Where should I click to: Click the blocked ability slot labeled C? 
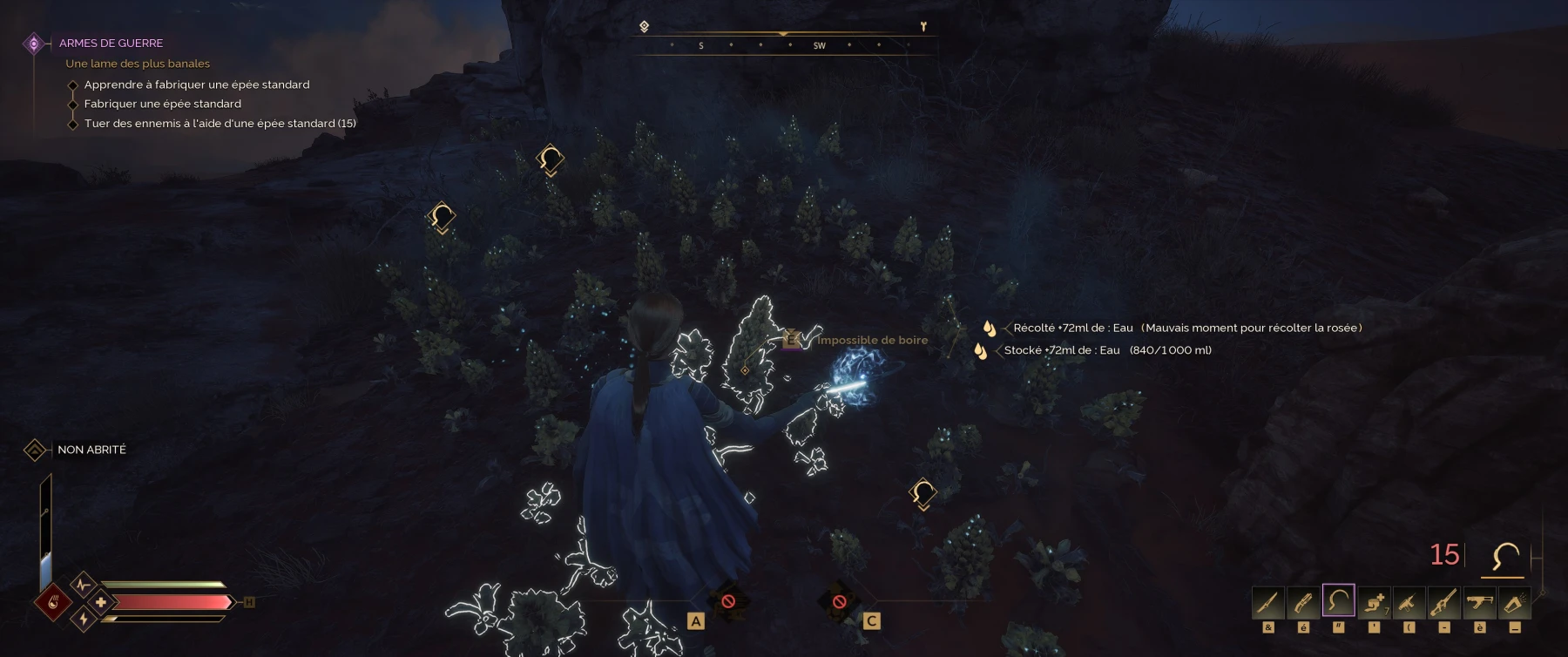839,601
